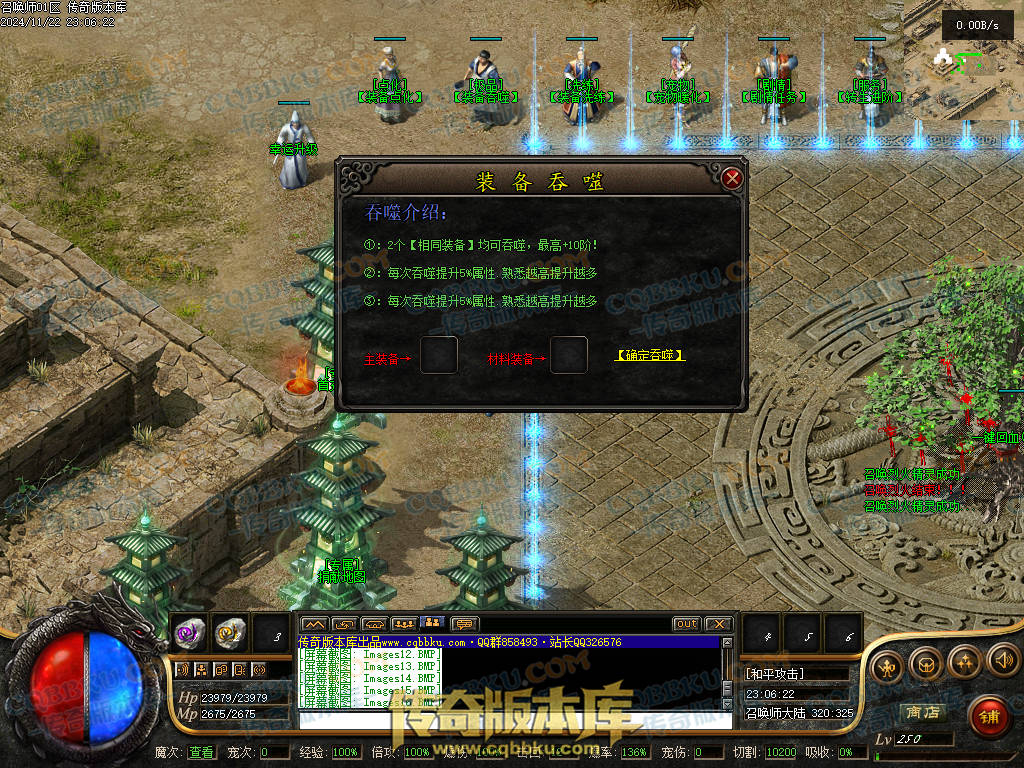Viewport: 1024px width, 768px height.
Task: Close the chat panel with X
Action: 718,624
